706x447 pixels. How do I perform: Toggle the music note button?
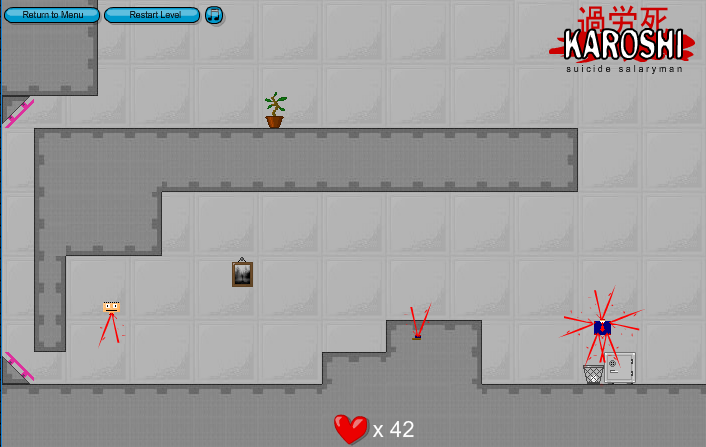[x=214, y=15]
